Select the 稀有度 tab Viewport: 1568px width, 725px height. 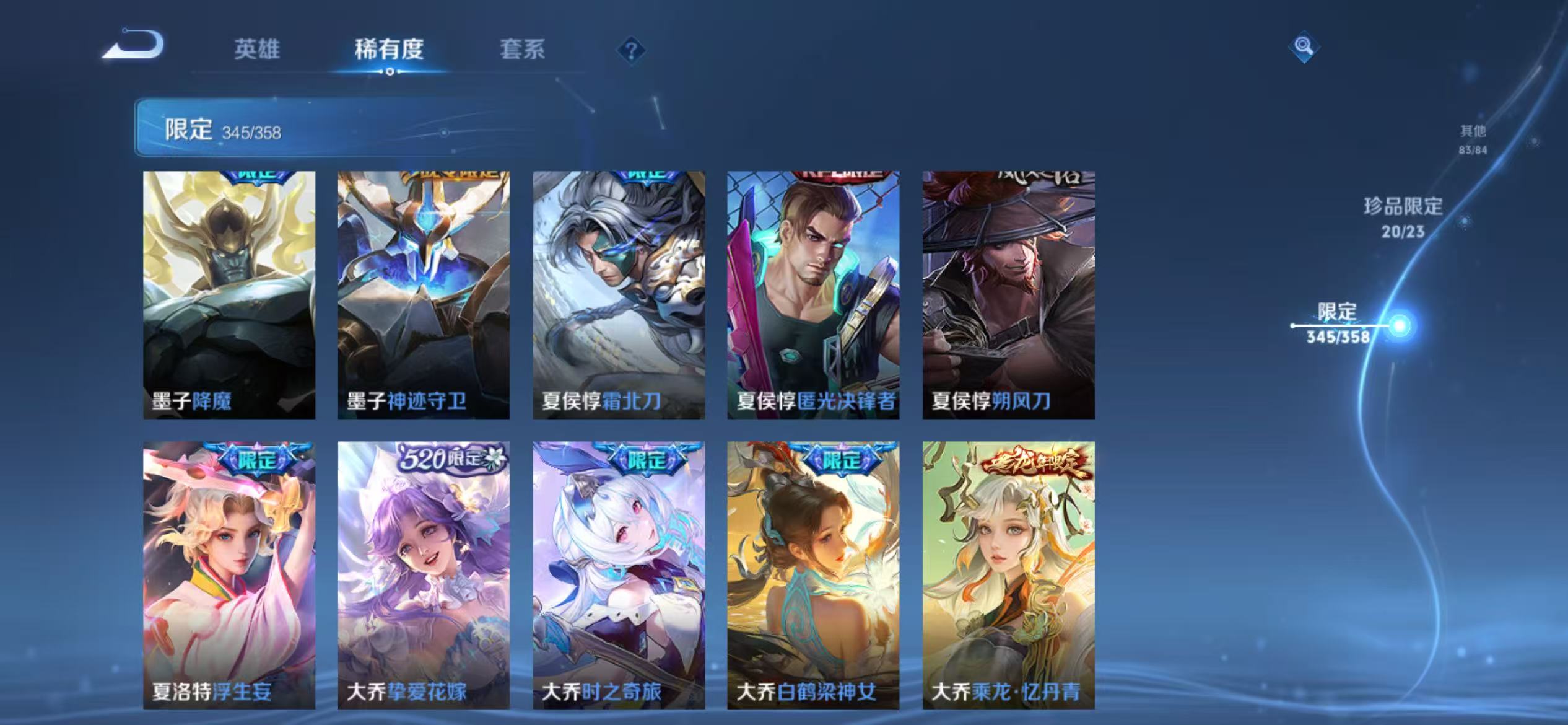pyautogui.click(x=390, y=51)
